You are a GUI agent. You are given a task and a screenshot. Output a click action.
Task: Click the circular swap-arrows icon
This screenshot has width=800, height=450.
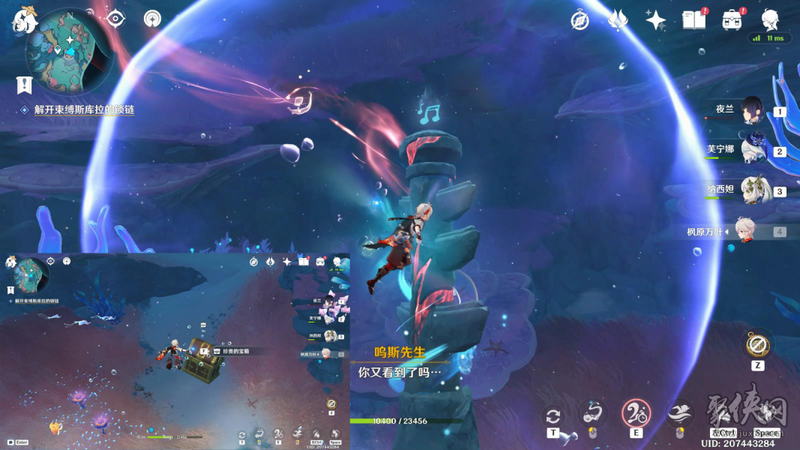coord(553,415)
